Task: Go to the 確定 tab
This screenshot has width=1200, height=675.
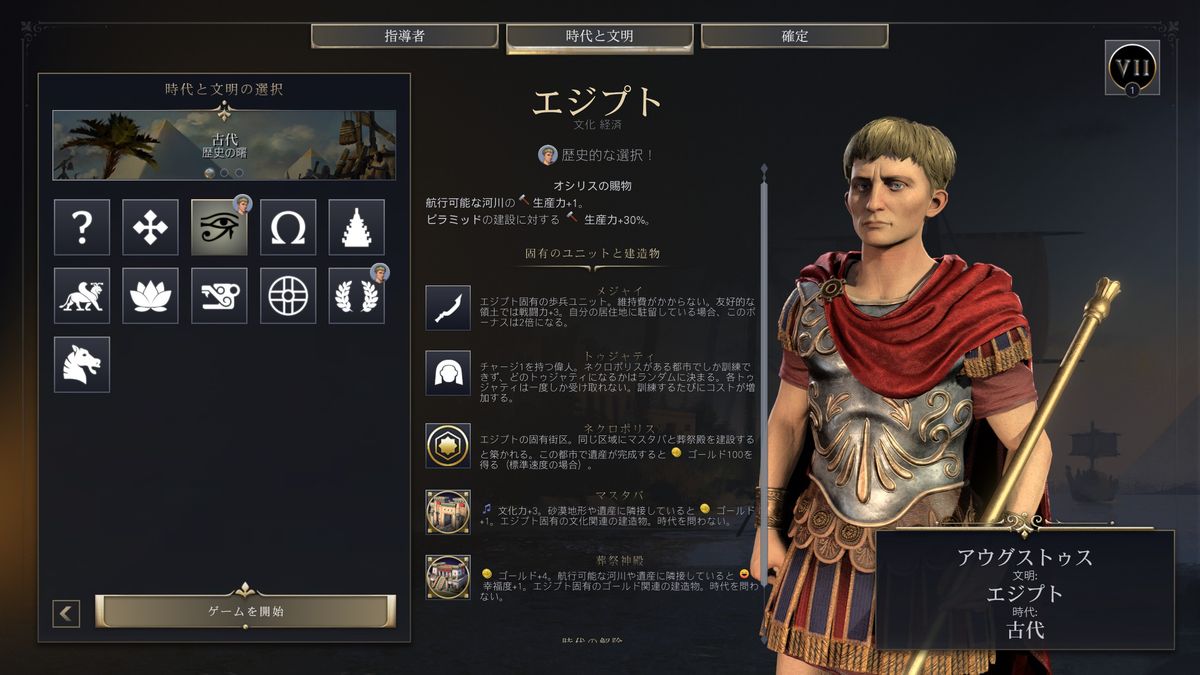Action: [794, 36]
